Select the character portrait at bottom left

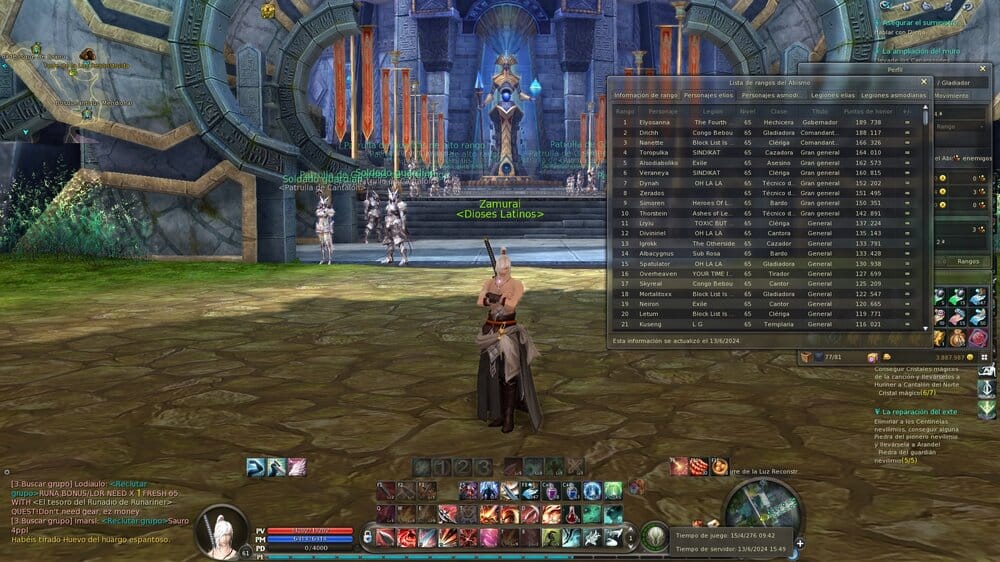(221, 530)
